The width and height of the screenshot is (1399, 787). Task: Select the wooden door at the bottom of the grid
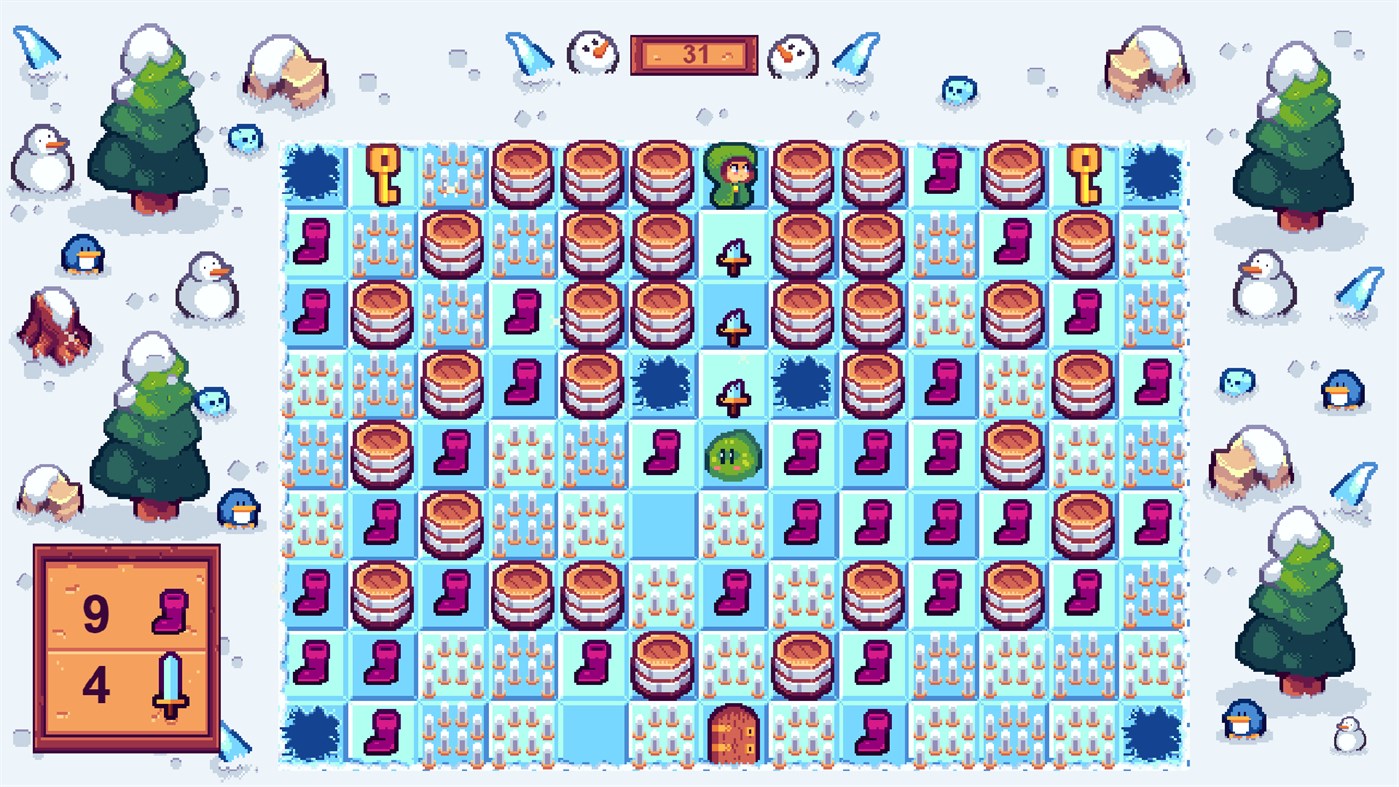[x=735, y=735]
